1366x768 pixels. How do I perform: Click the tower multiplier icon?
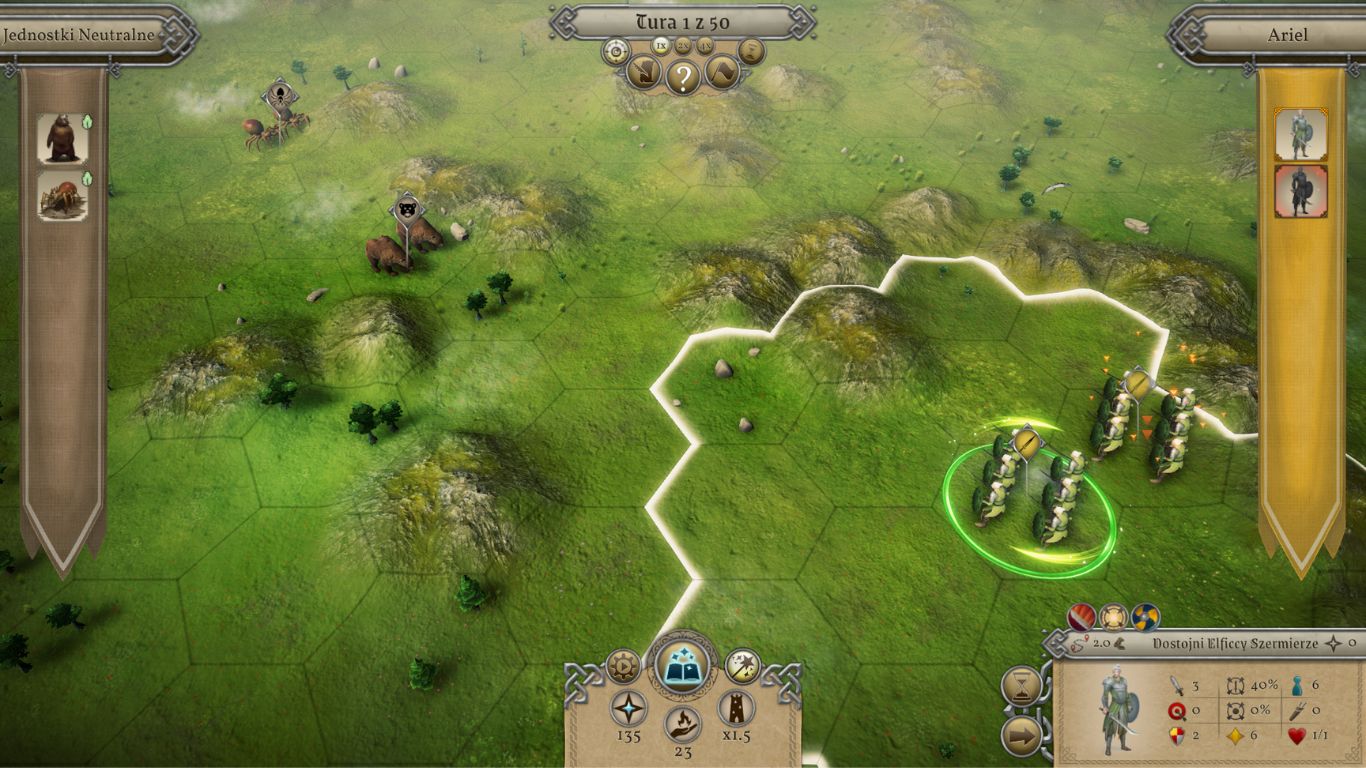[x=736, y=707]
